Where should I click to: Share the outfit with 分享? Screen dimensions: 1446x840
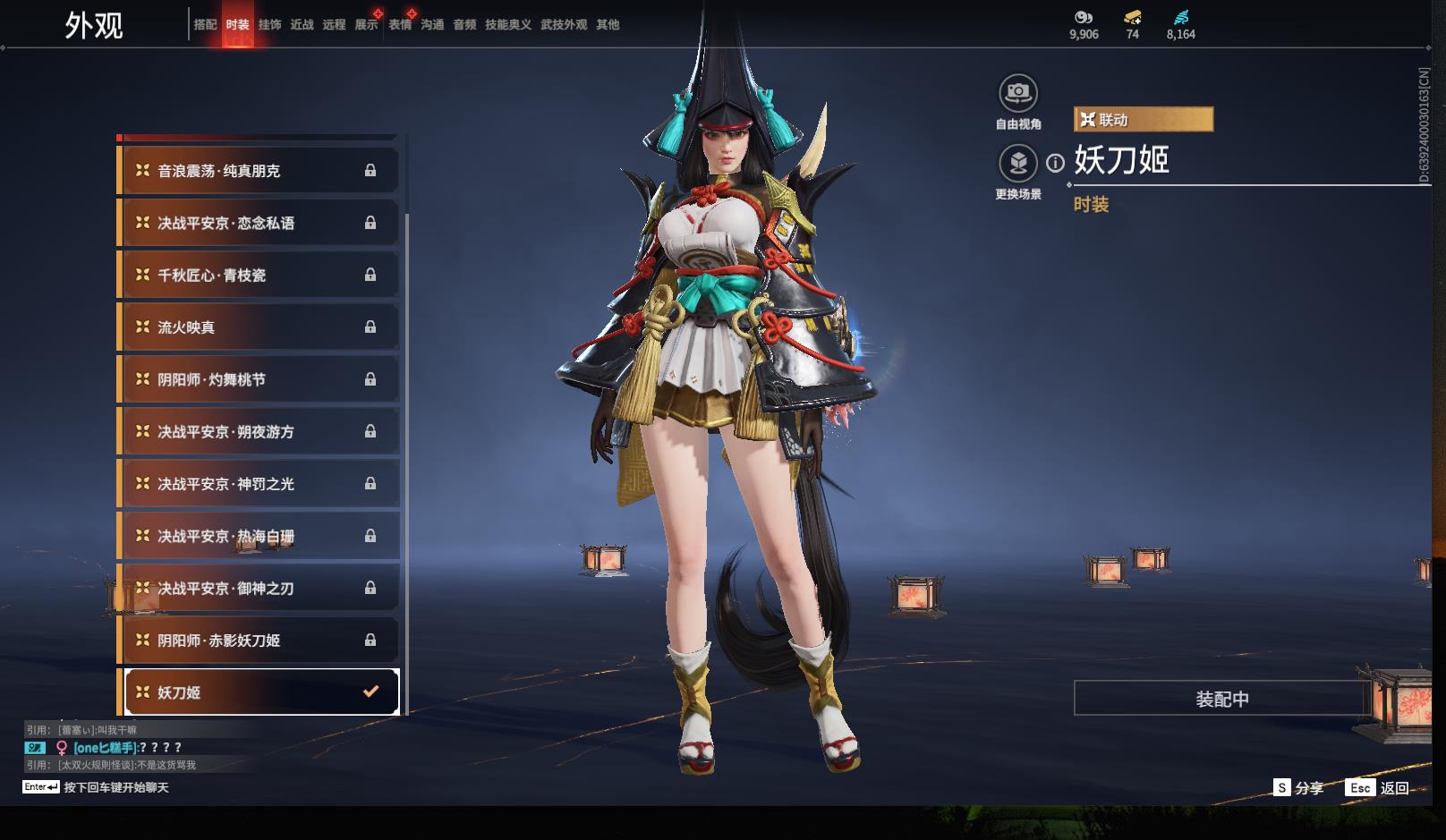1299,788
